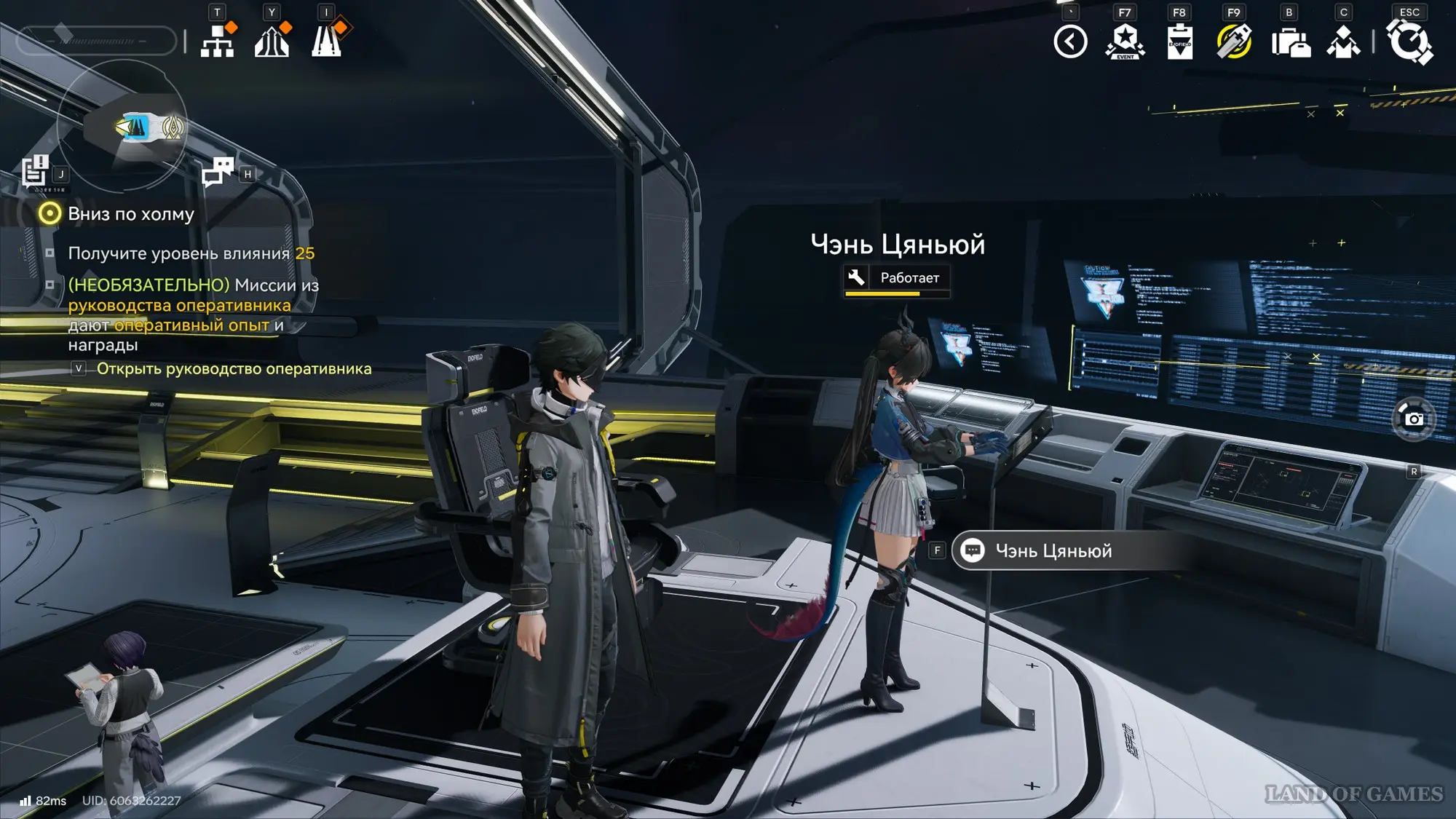Open the mission log icon

tap(34, 172)
